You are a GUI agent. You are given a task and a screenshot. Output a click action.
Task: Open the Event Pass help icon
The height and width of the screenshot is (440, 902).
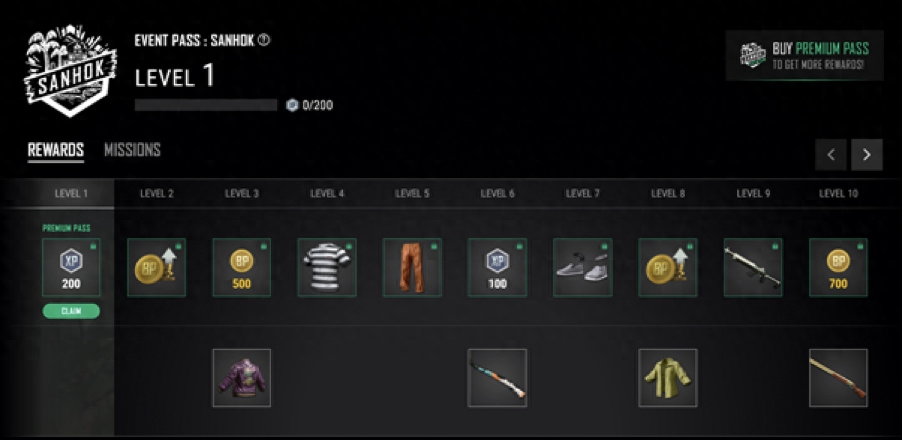264,41
